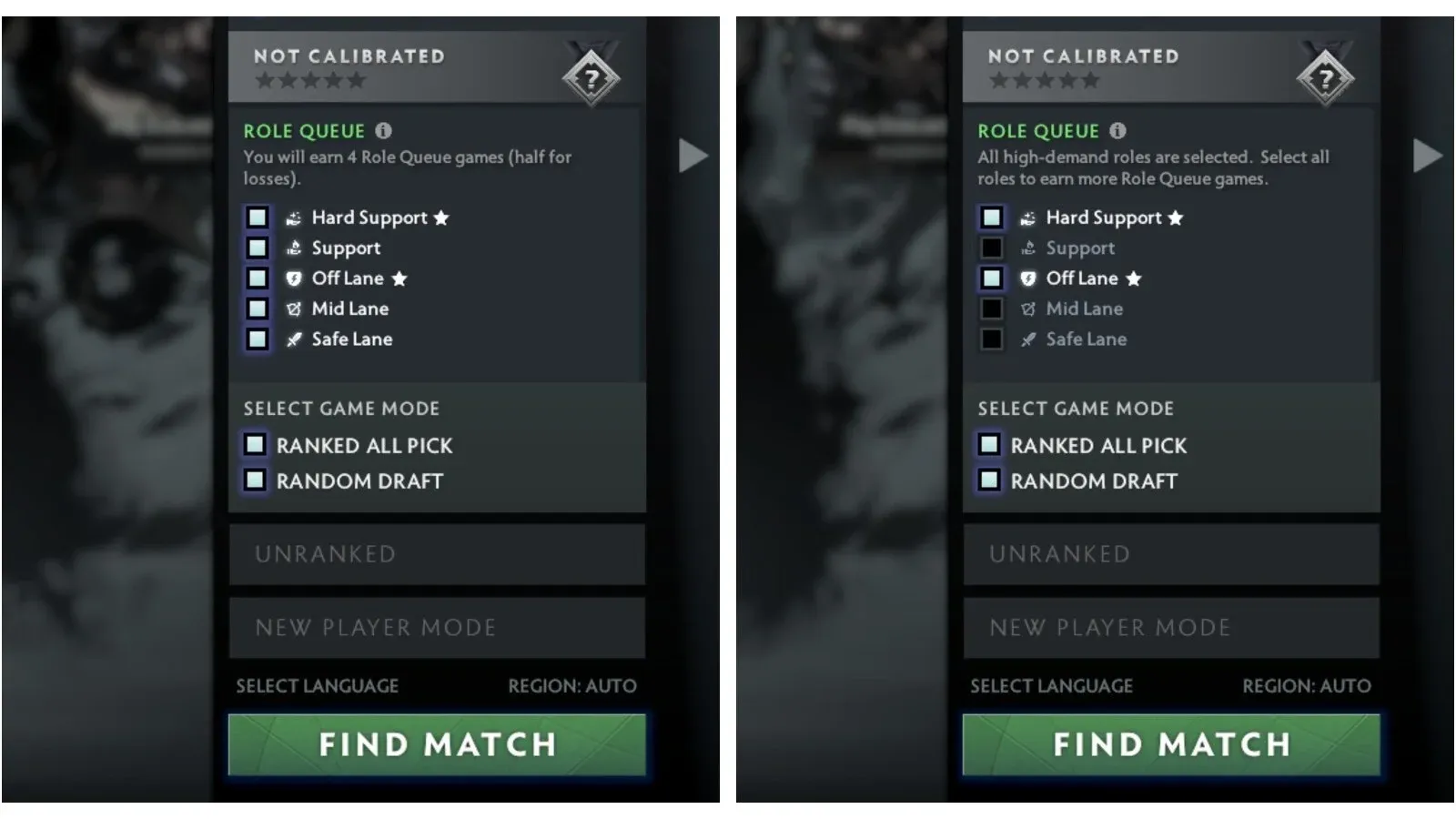This screenshot has height=819, width=1456.
Task: Select New Player Mode
Action: [436, 627]
